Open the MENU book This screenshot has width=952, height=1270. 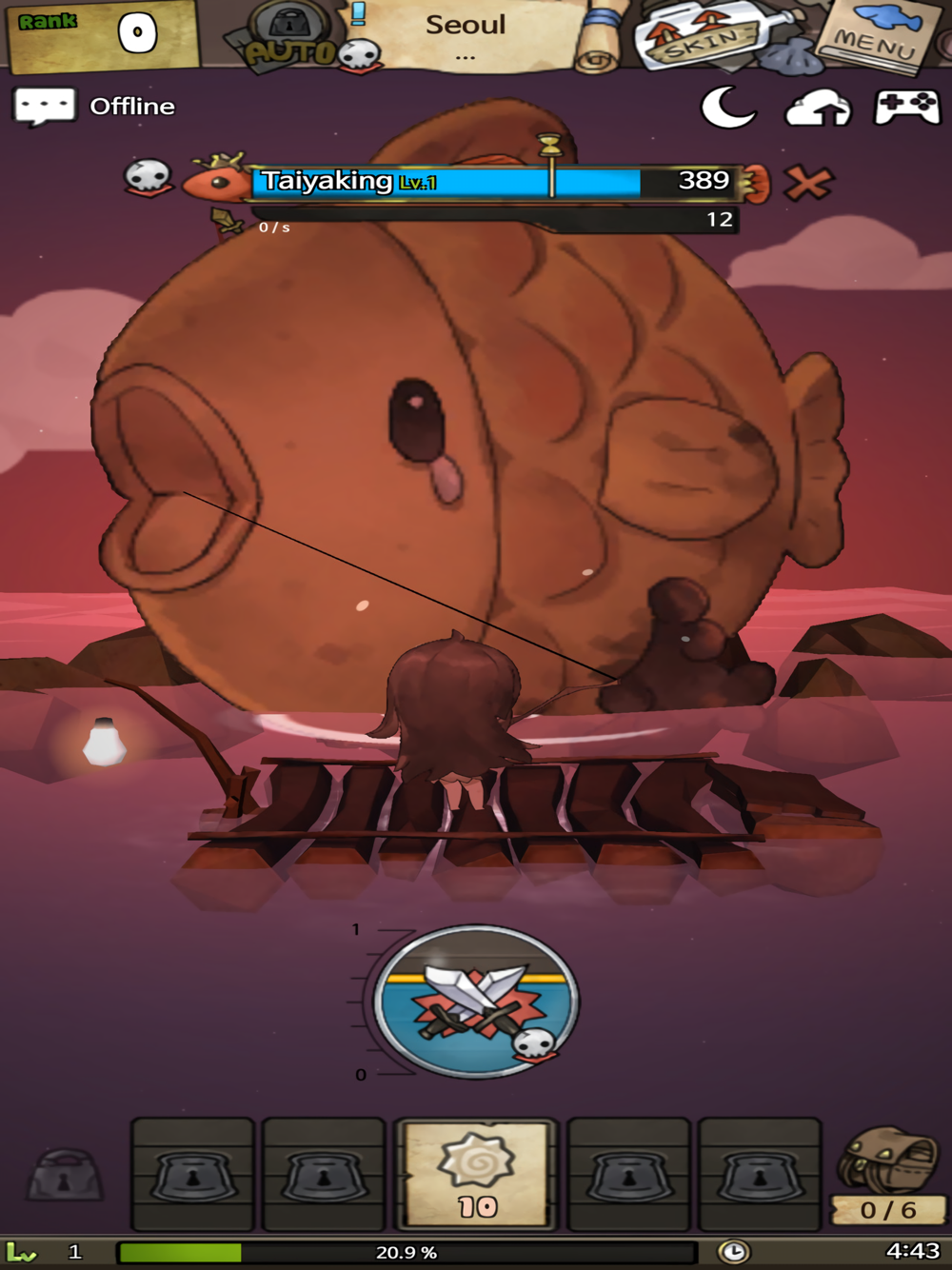878,35
